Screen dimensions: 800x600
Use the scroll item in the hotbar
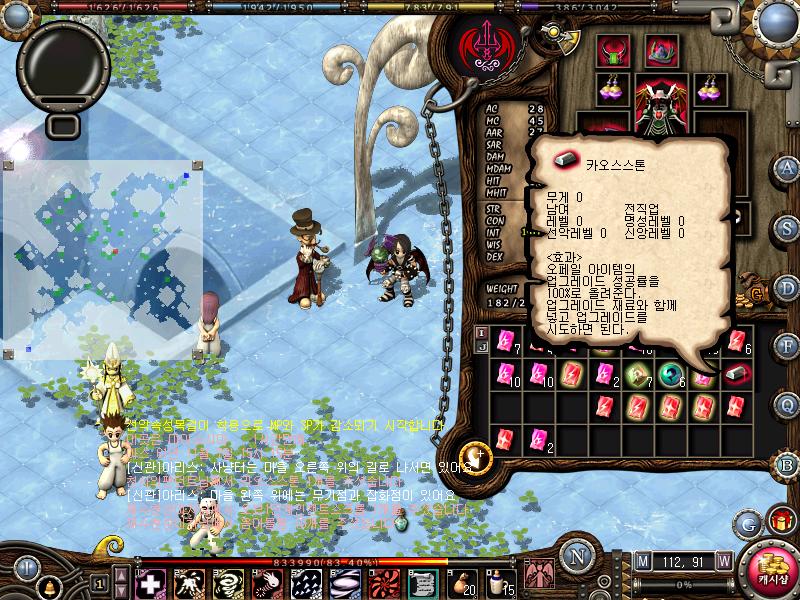tap(423, 582)
